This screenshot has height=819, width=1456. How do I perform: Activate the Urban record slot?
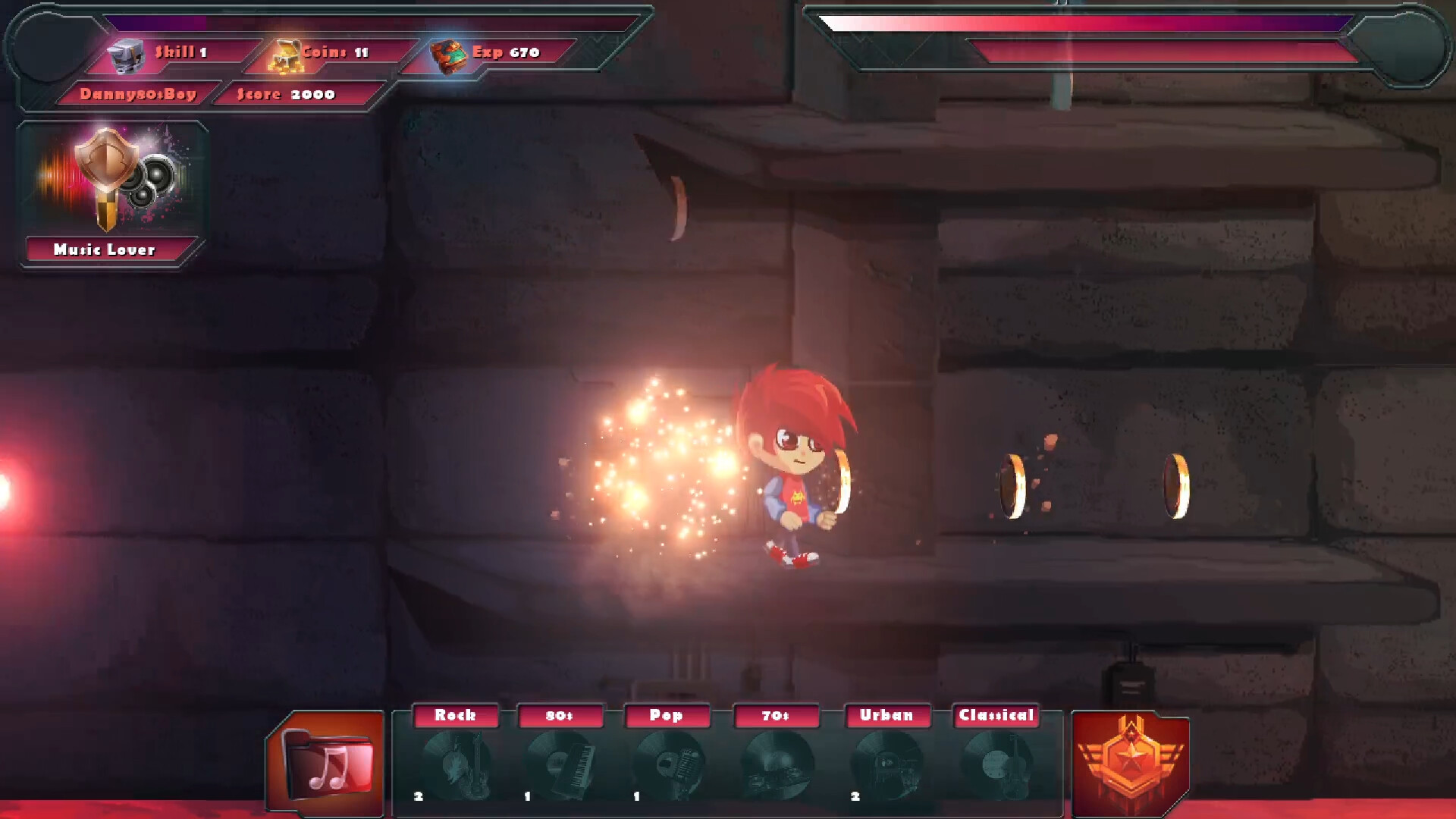click(x=886, y=764)
